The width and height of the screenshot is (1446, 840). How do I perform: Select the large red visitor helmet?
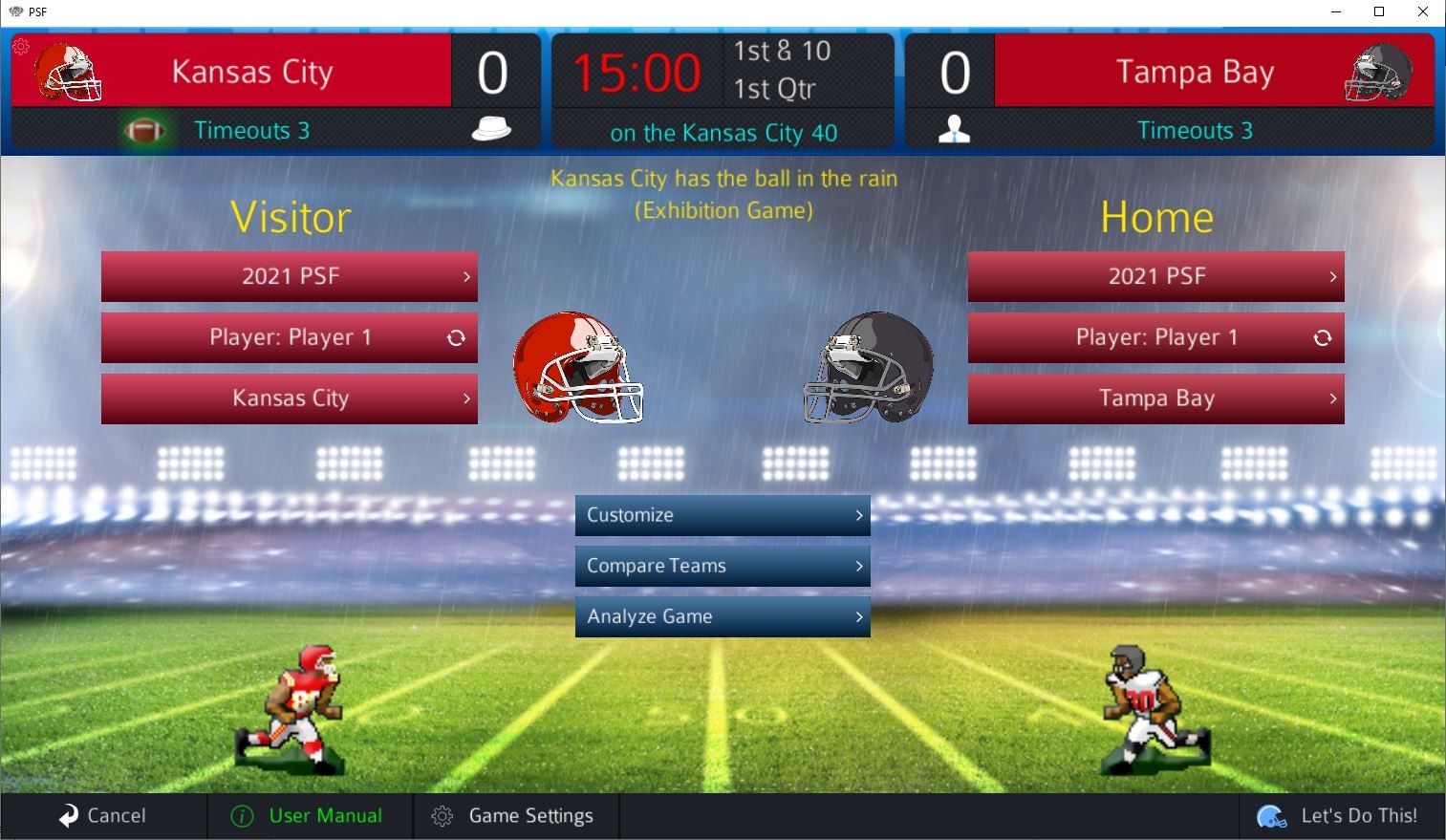coord(578,368)
